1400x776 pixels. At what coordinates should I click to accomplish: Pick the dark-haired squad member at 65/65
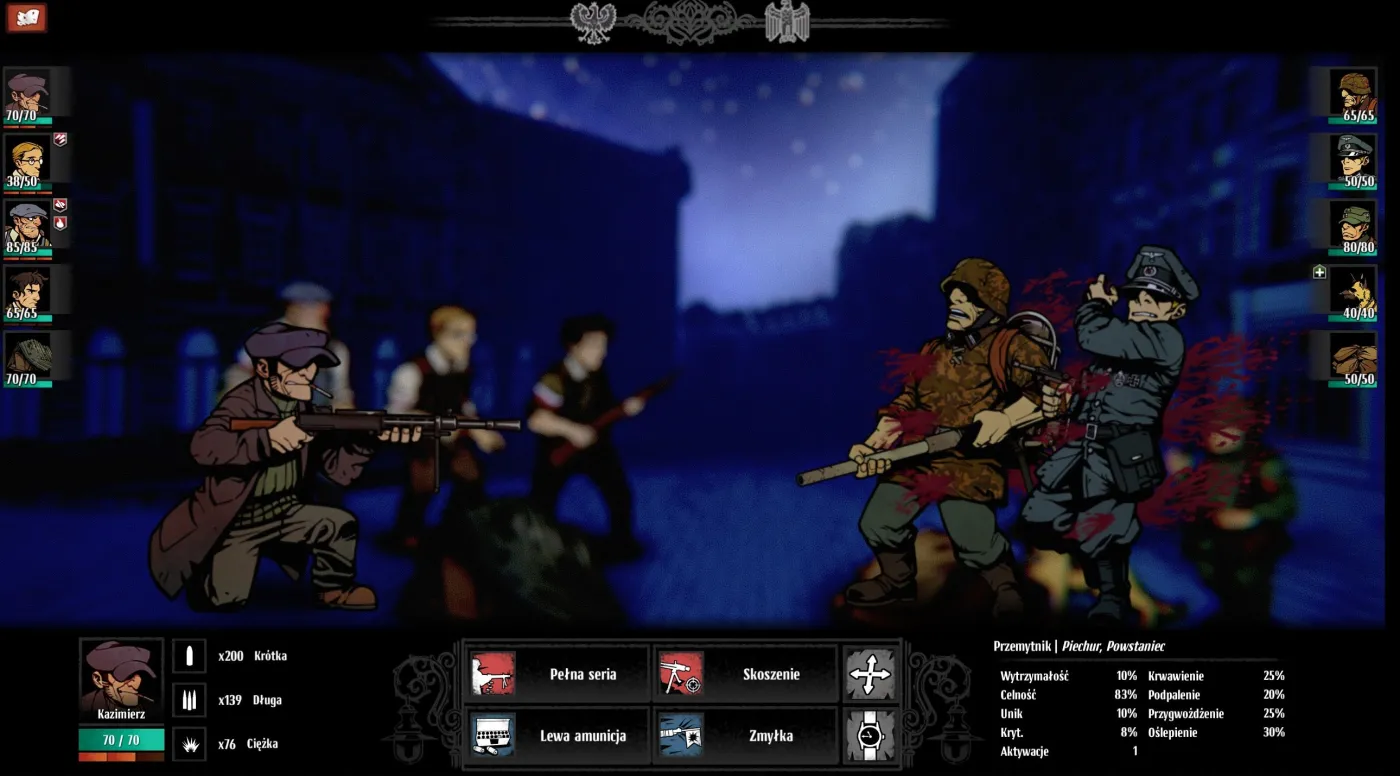27,292
